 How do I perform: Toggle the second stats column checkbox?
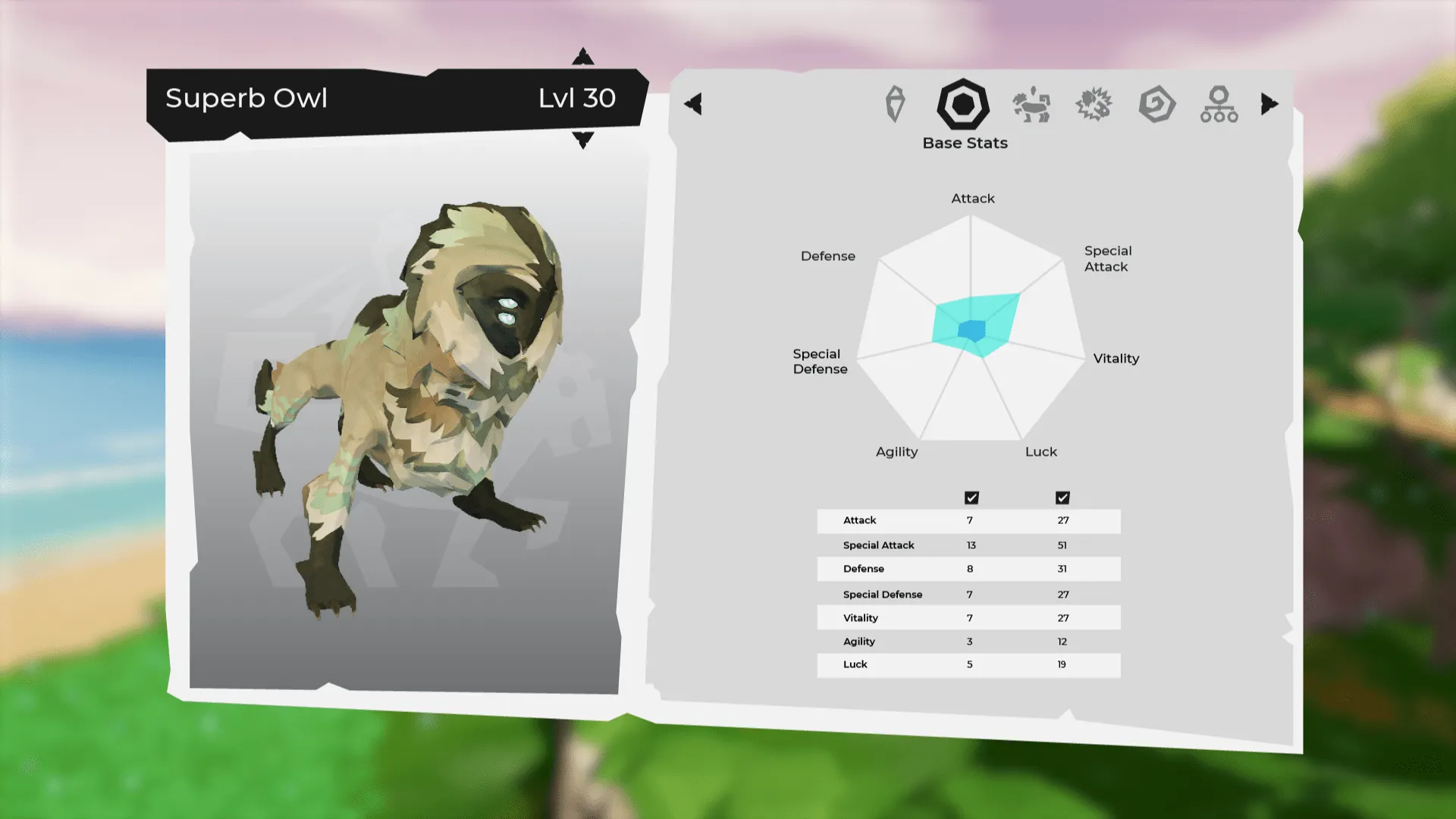point(1062,497)
